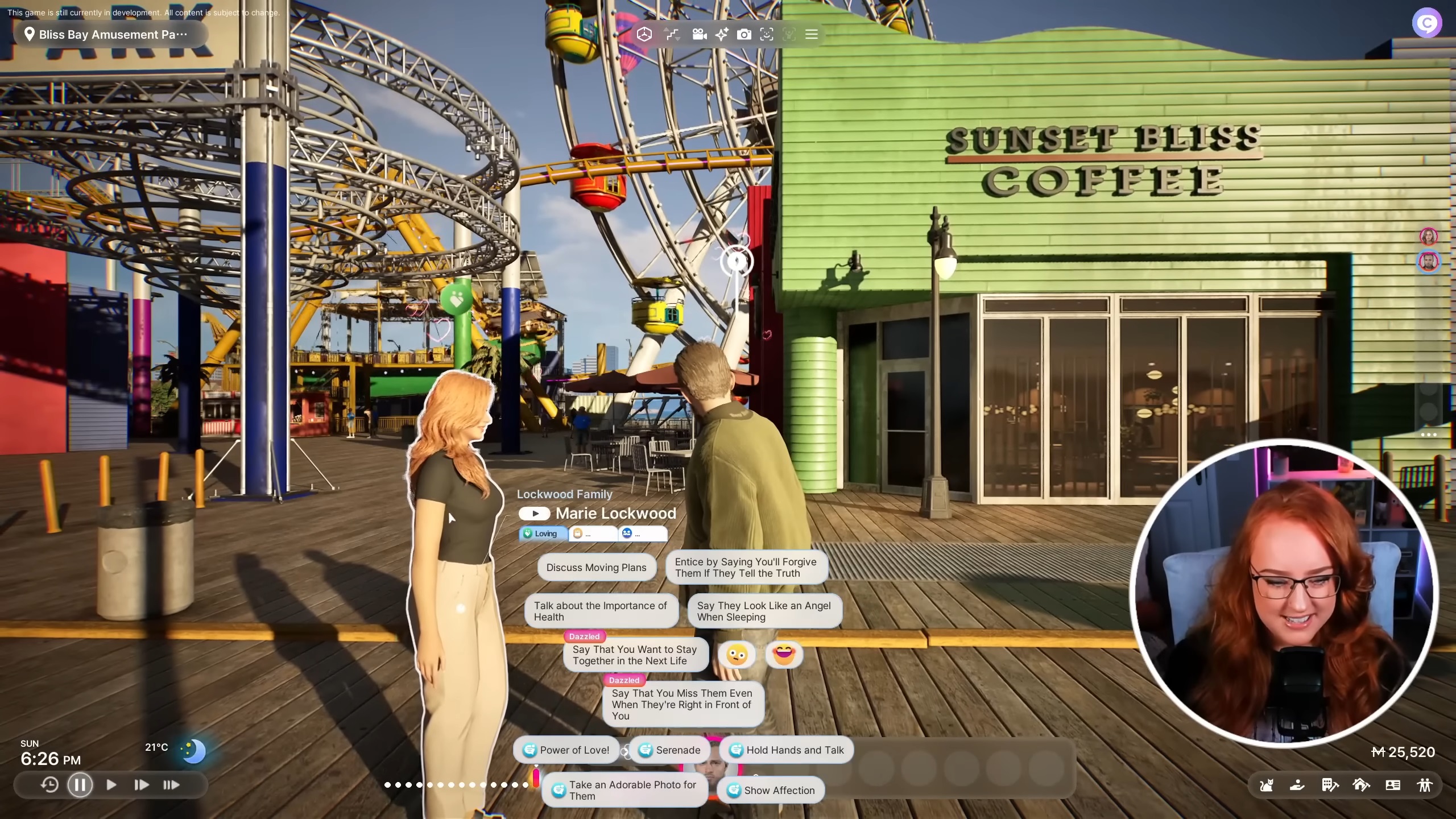This screenshot has height=819, width=1456.
Task: Open the three-dots options on the right edge
Action: [x=1428, y=435]
